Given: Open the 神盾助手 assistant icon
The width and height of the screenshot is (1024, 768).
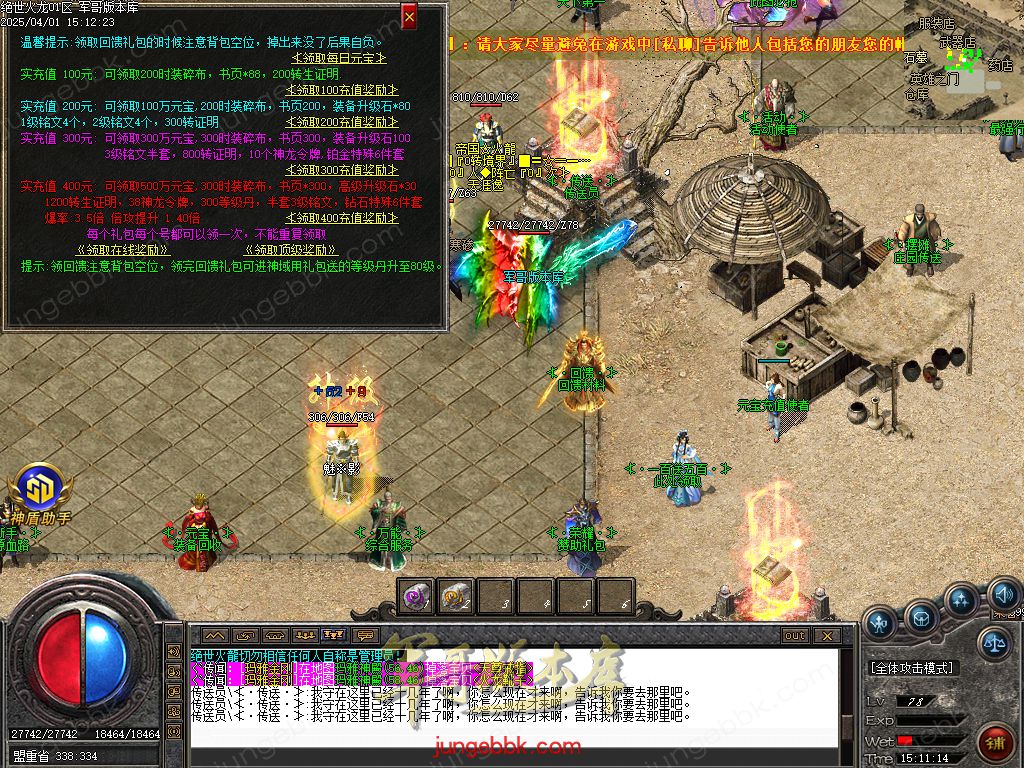Looking at the screenshot, I should [40, 490].
